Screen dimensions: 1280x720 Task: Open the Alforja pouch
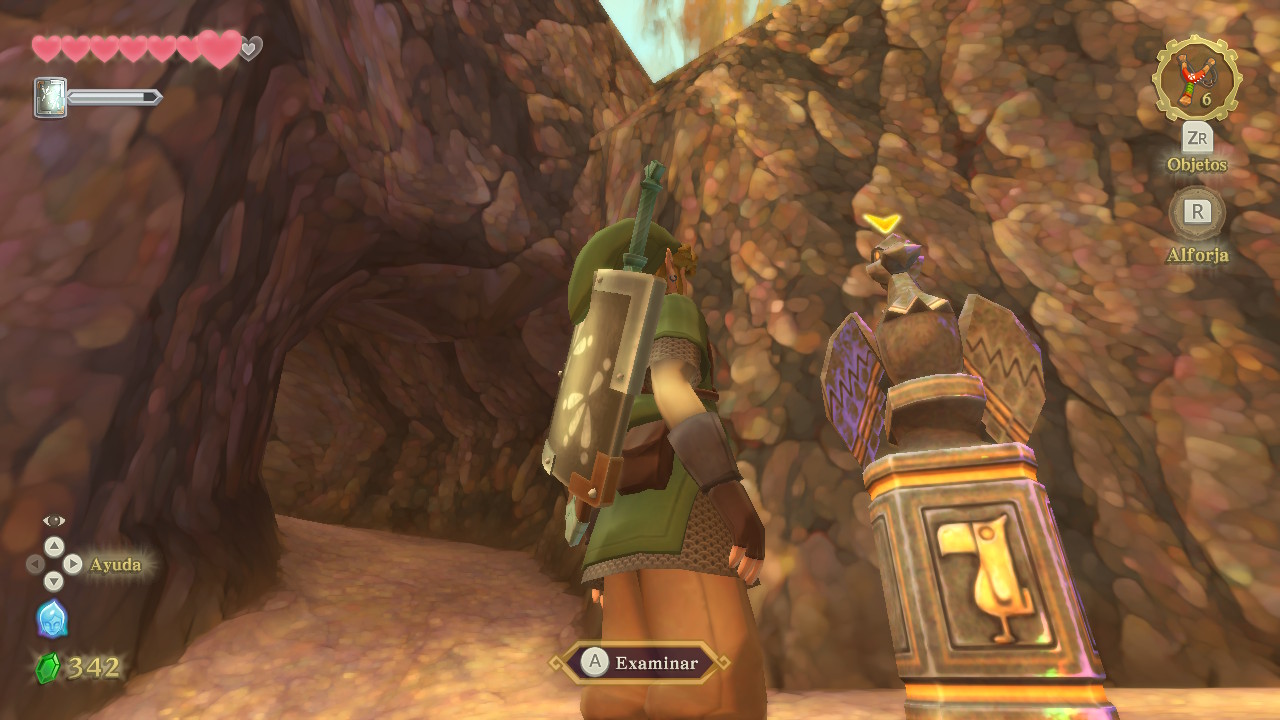click(1197, 212)
